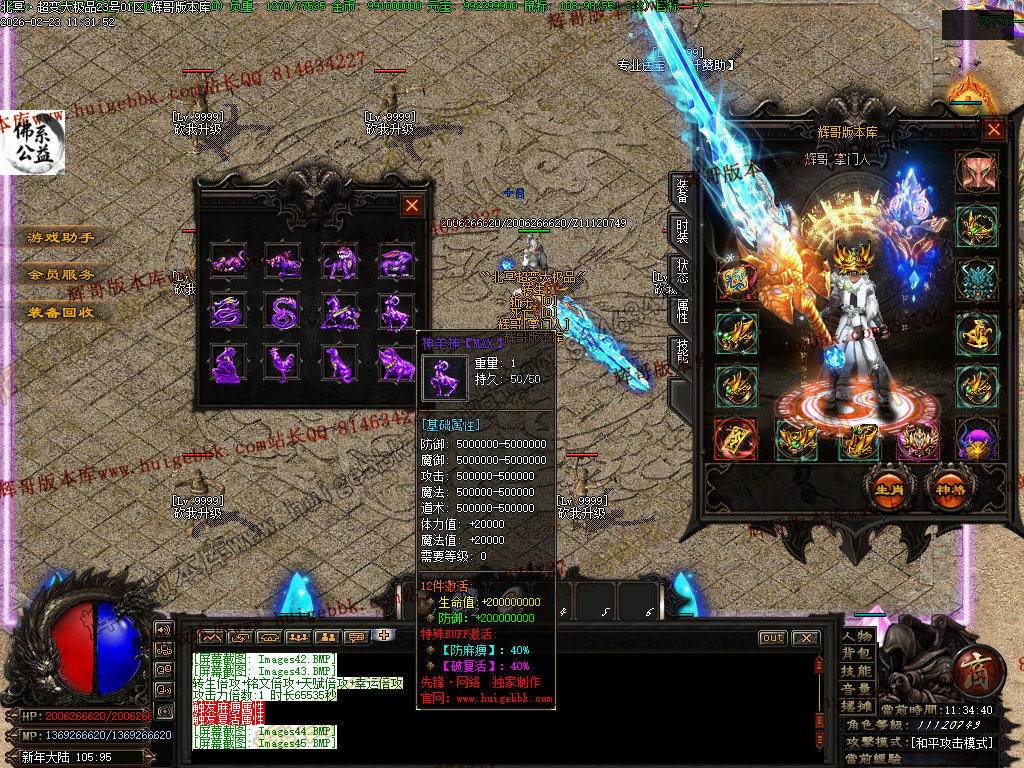
Task: Click the 神格 godhood button
Action: pos(947,490)
